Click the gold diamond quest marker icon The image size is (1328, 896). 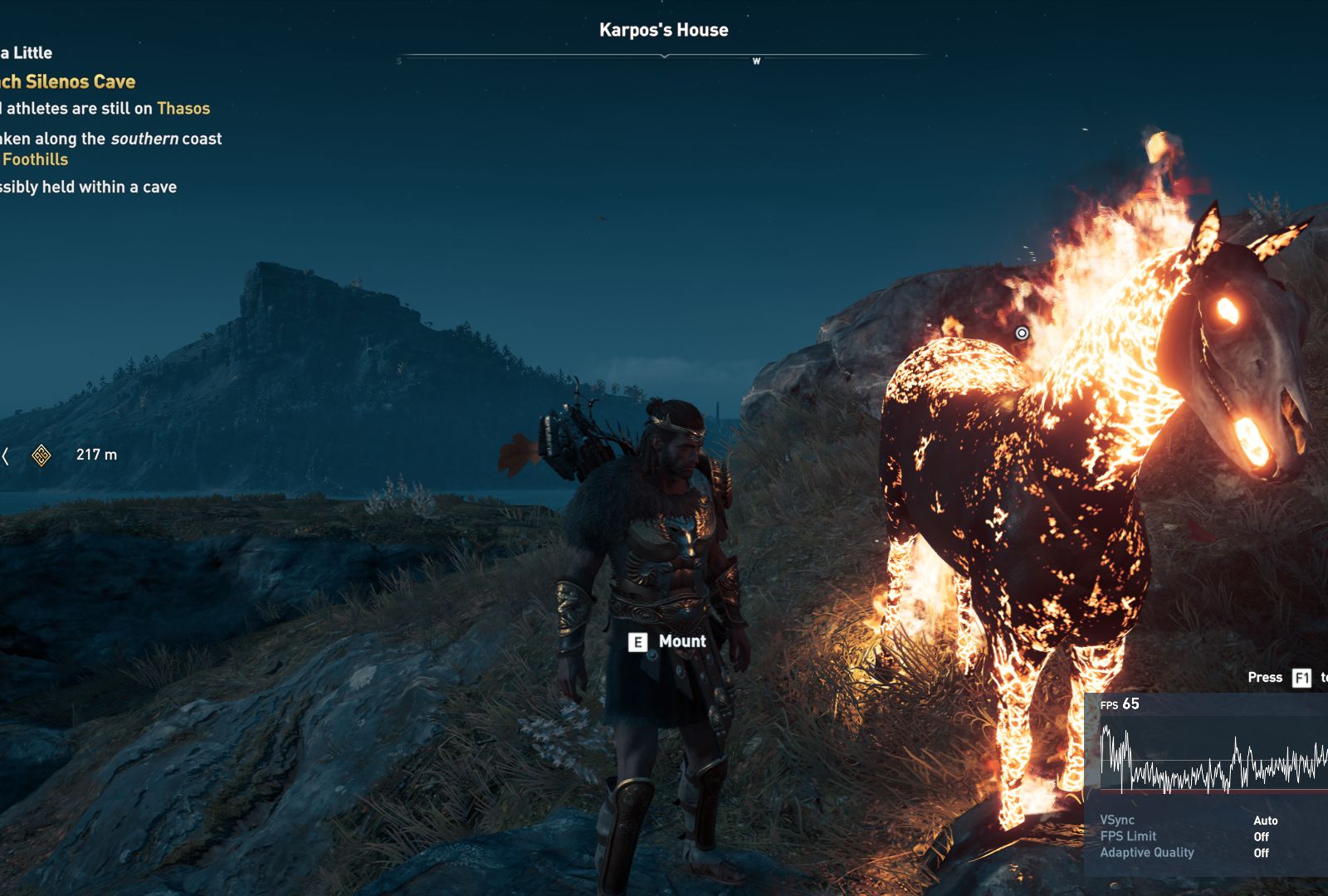41,455
